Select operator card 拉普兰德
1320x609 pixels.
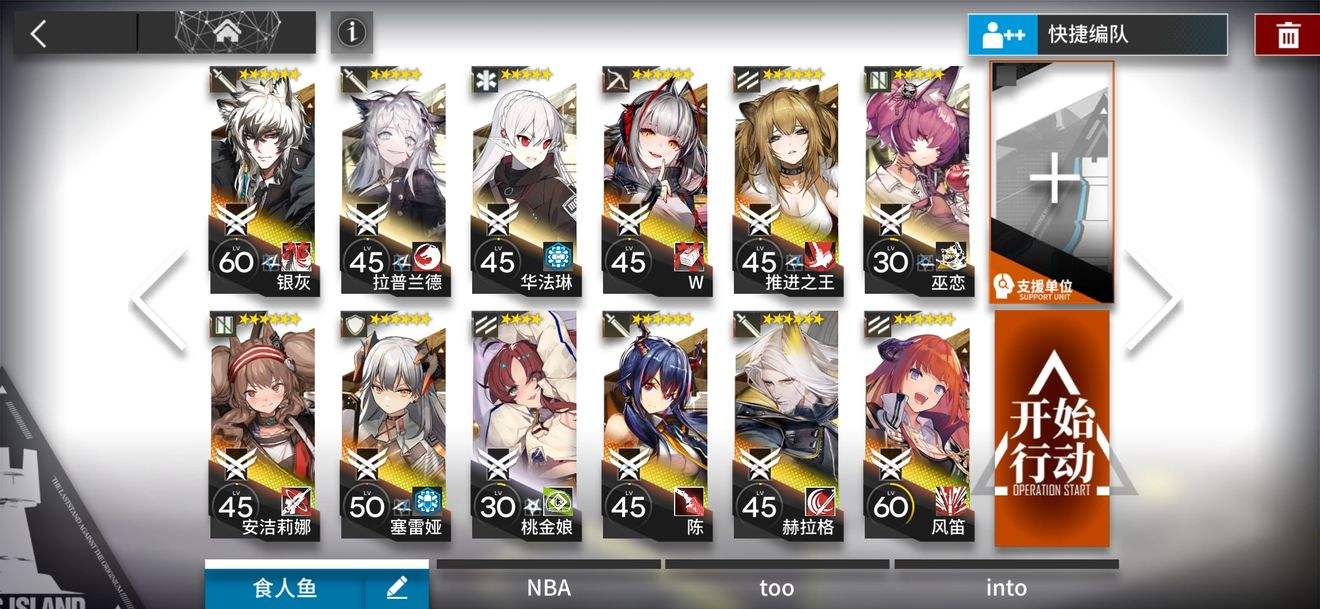point(393,180)
